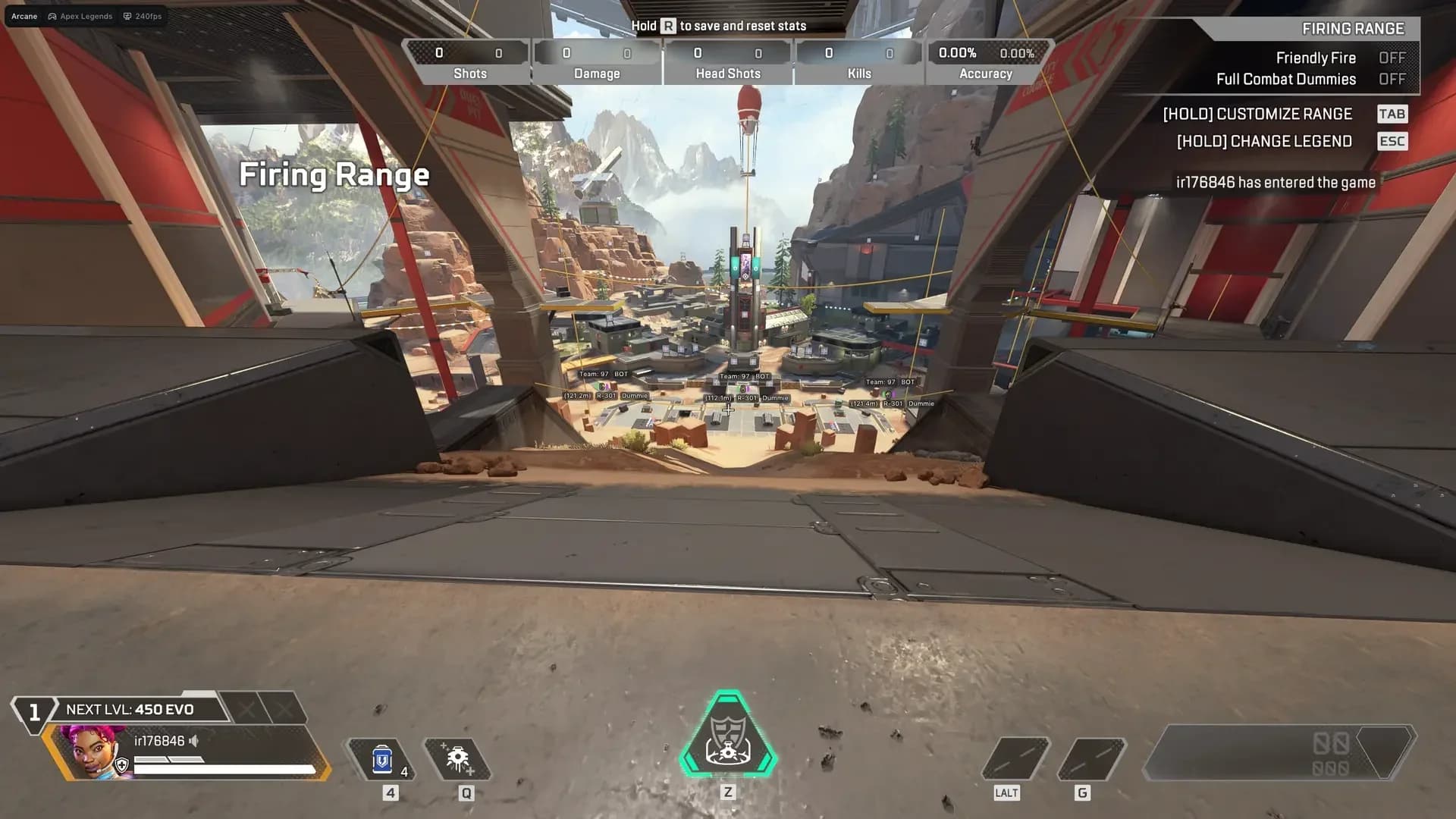
Task: Select the LALT weapon slot
Action: pyautogui.click(x=1018, y=758)
